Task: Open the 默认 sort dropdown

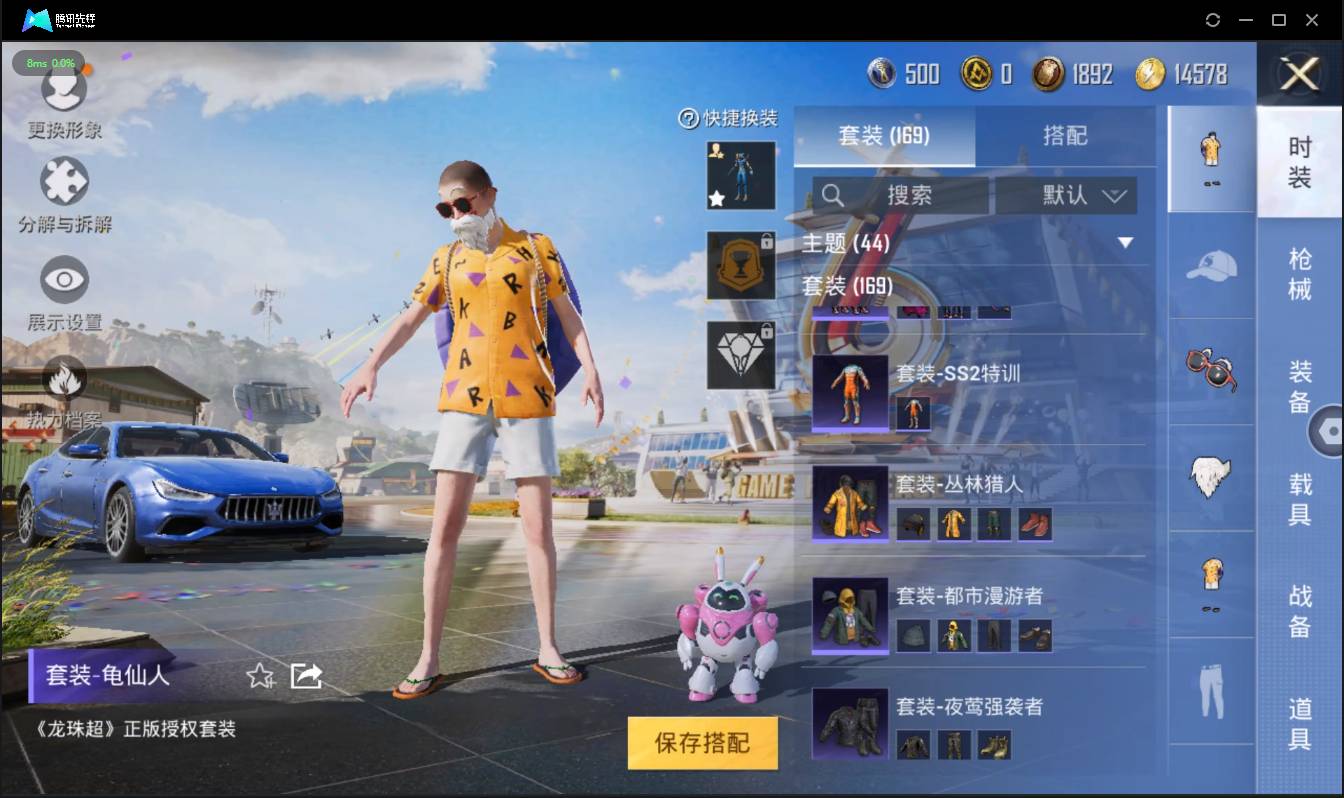Action: click(1066, 195)
